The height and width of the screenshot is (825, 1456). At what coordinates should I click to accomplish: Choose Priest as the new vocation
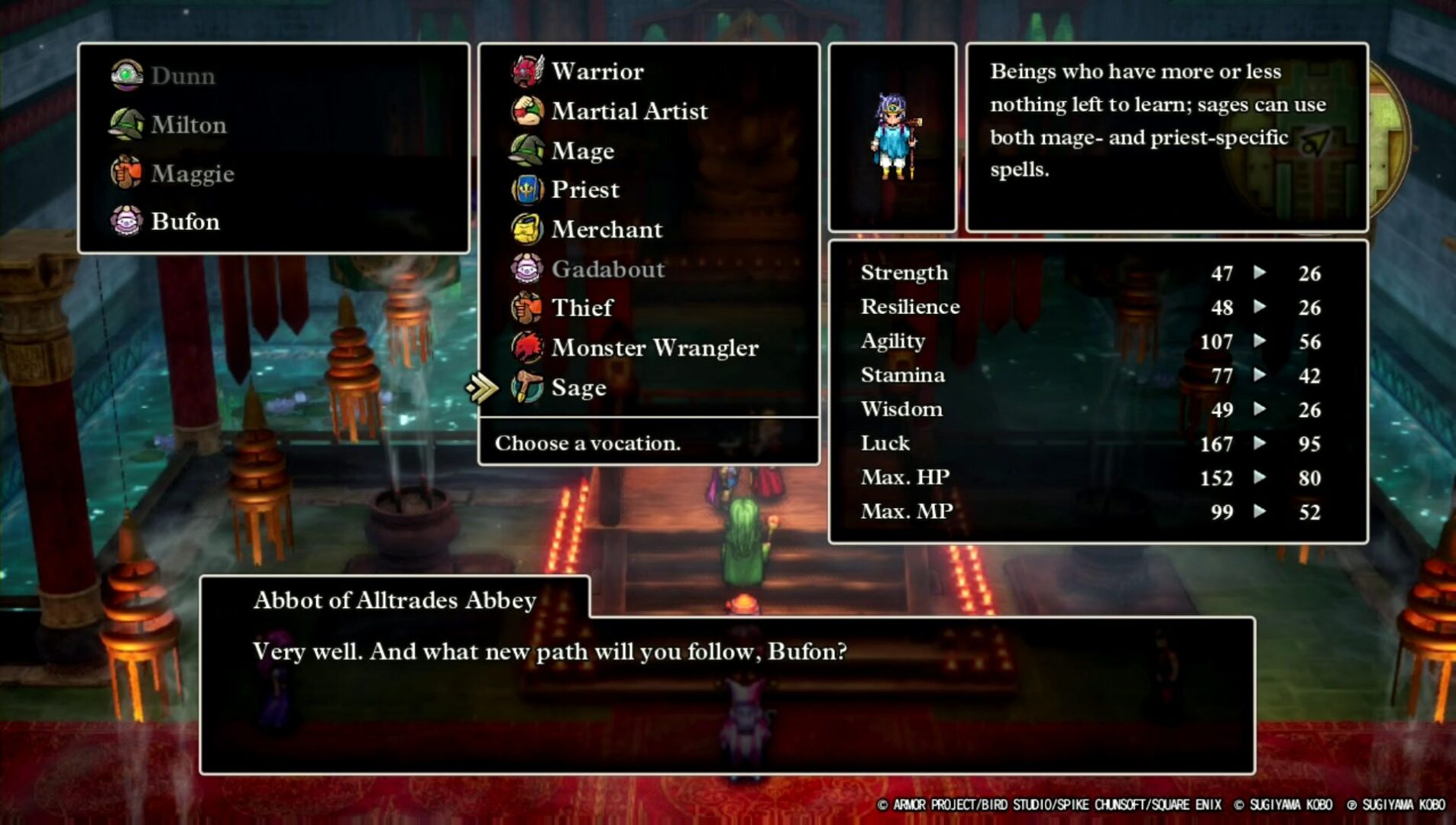pyautogui.click(x=585, y=189)
